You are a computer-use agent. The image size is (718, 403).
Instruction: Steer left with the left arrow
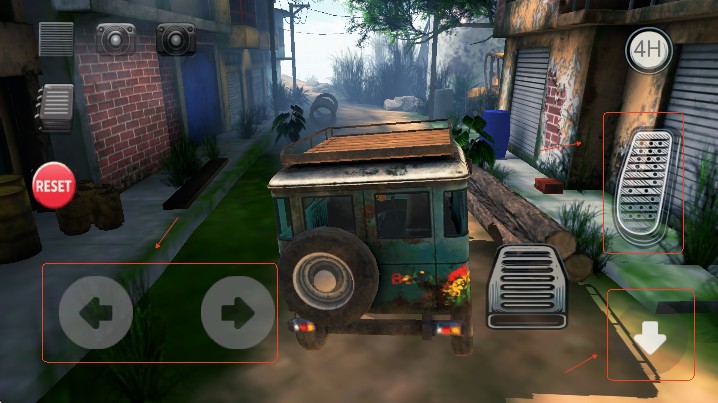coord(95,312)
